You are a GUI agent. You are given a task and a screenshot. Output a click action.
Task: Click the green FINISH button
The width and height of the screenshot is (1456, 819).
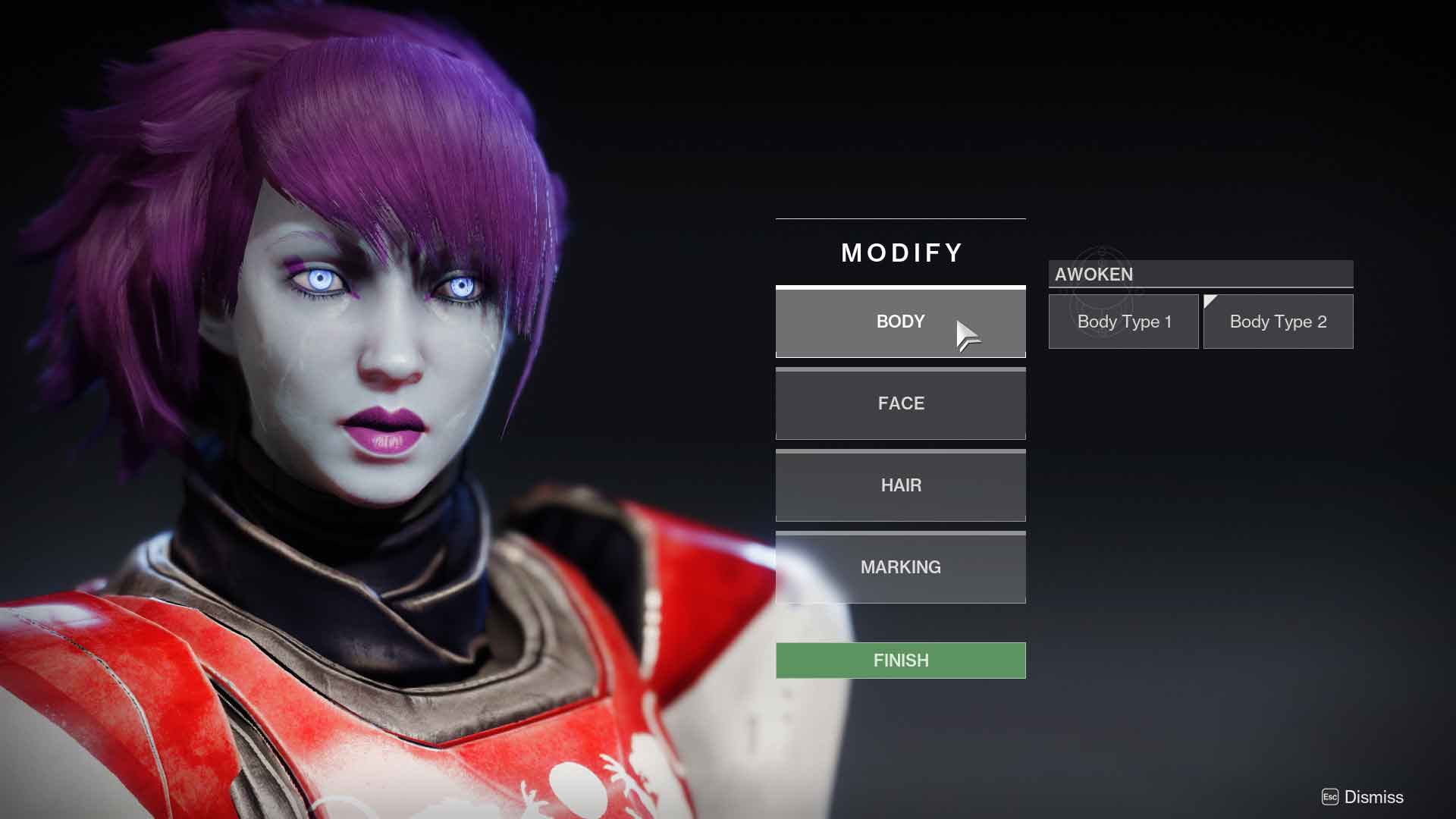(900, 660)
